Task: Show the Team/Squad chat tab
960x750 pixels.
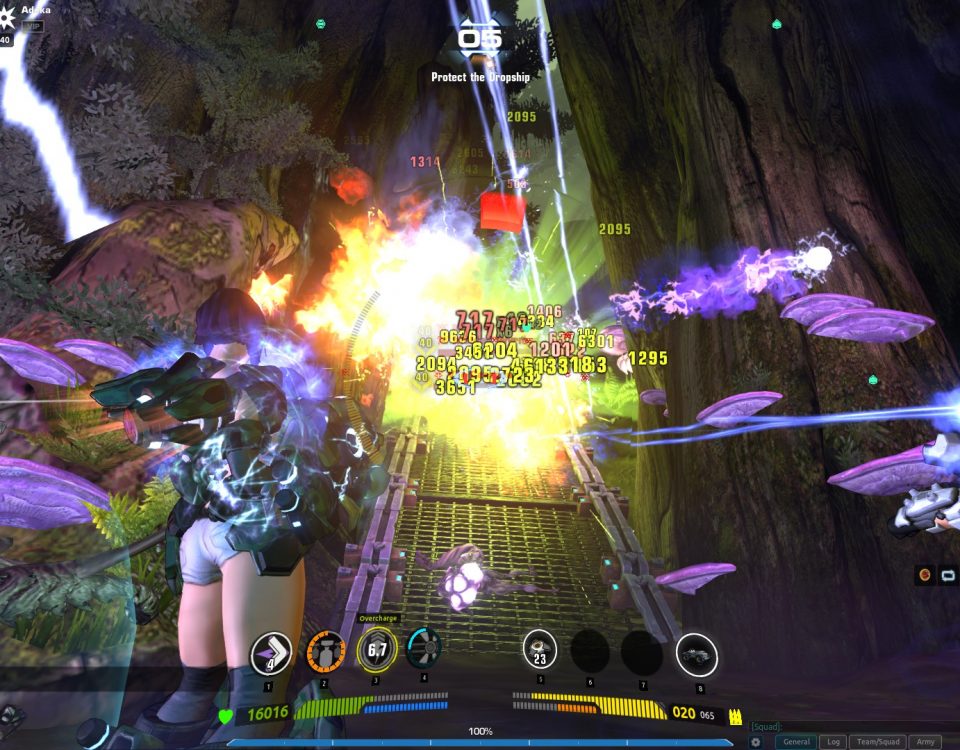Action: tap(879, 742)
